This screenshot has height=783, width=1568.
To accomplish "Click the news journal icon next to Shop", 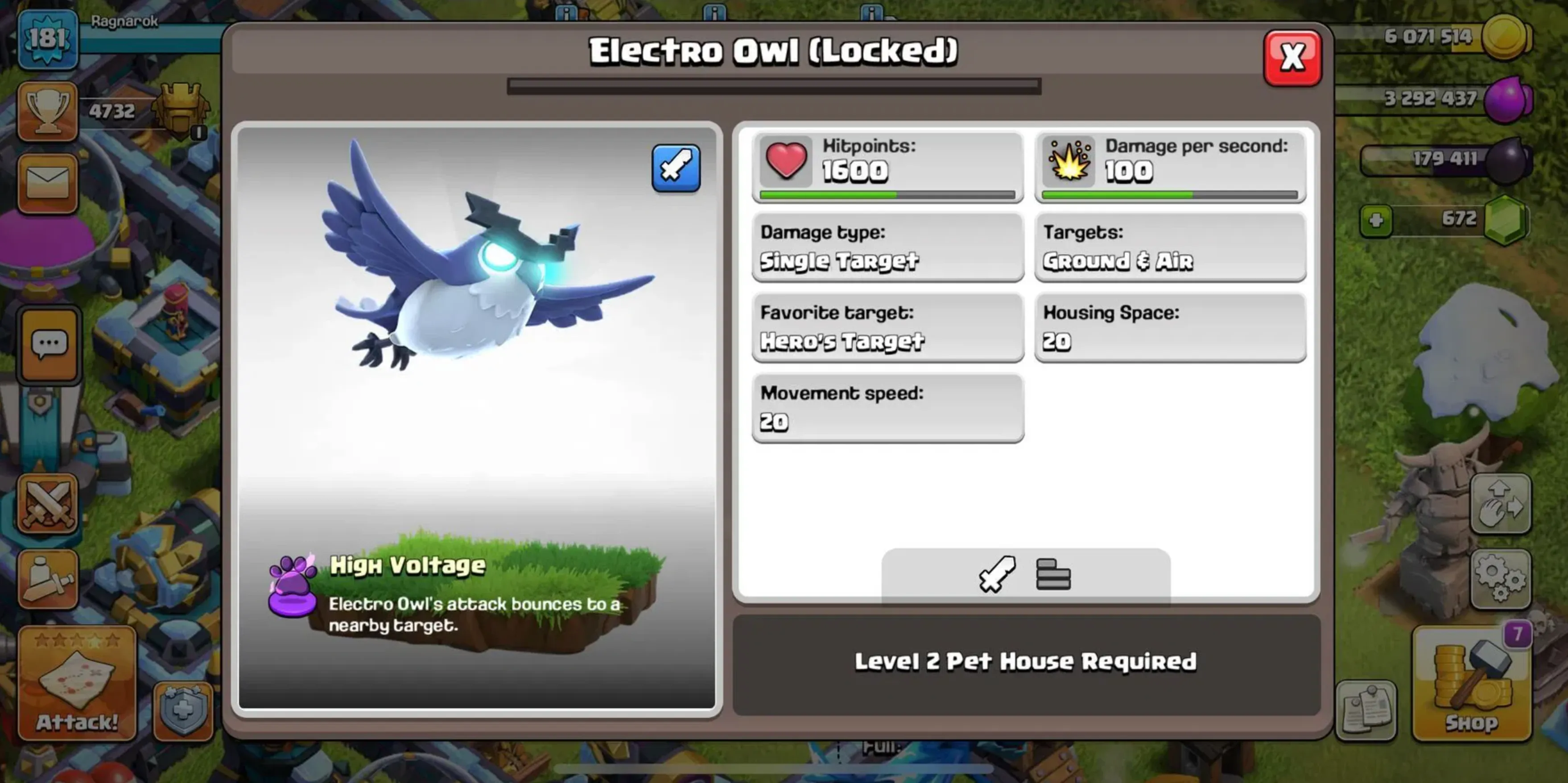I will pos(1367,710).
